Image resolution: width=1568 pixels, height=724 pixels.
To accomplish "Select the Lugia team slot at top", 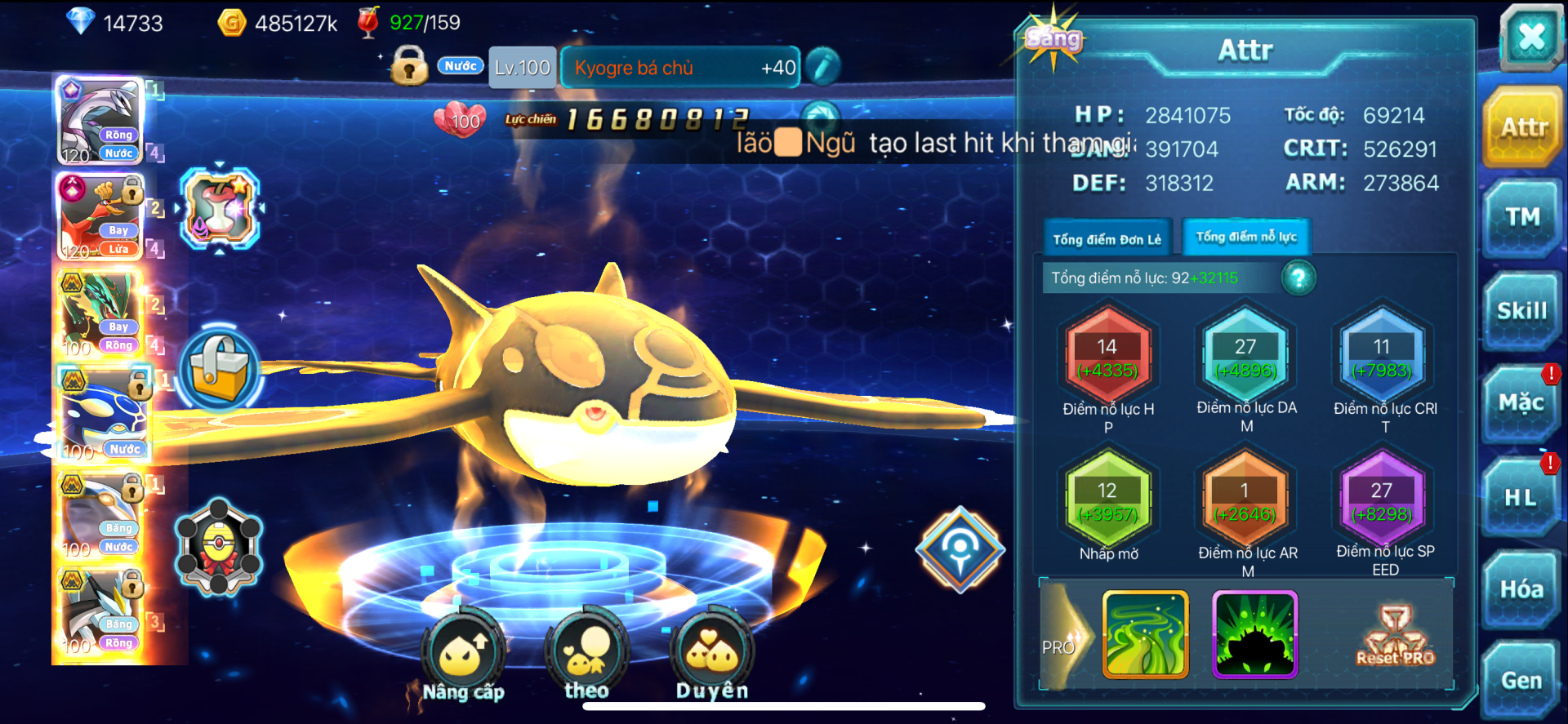I will tap(100, 121).
